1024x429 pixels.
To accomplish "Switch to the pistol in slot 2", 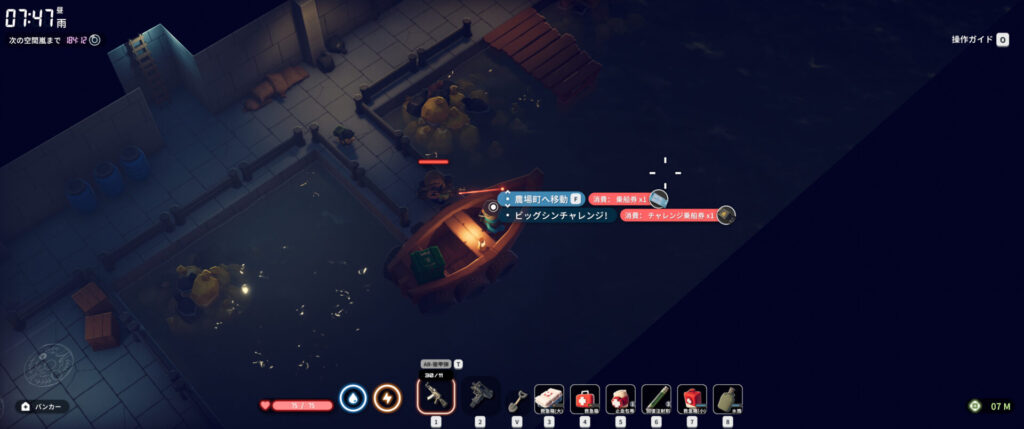I will tap(479, 398).
